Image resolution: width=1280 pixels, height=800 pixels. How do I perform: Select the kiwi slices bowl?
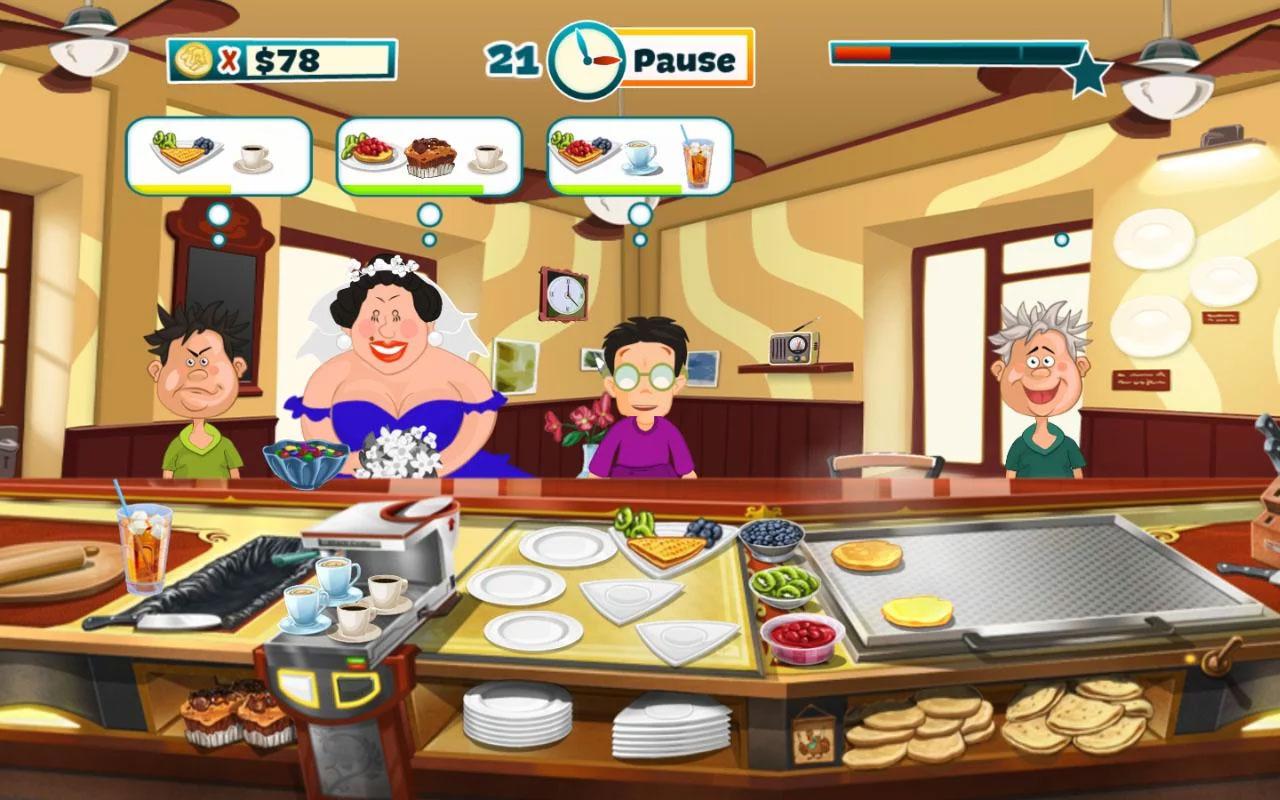pos(783,584)
